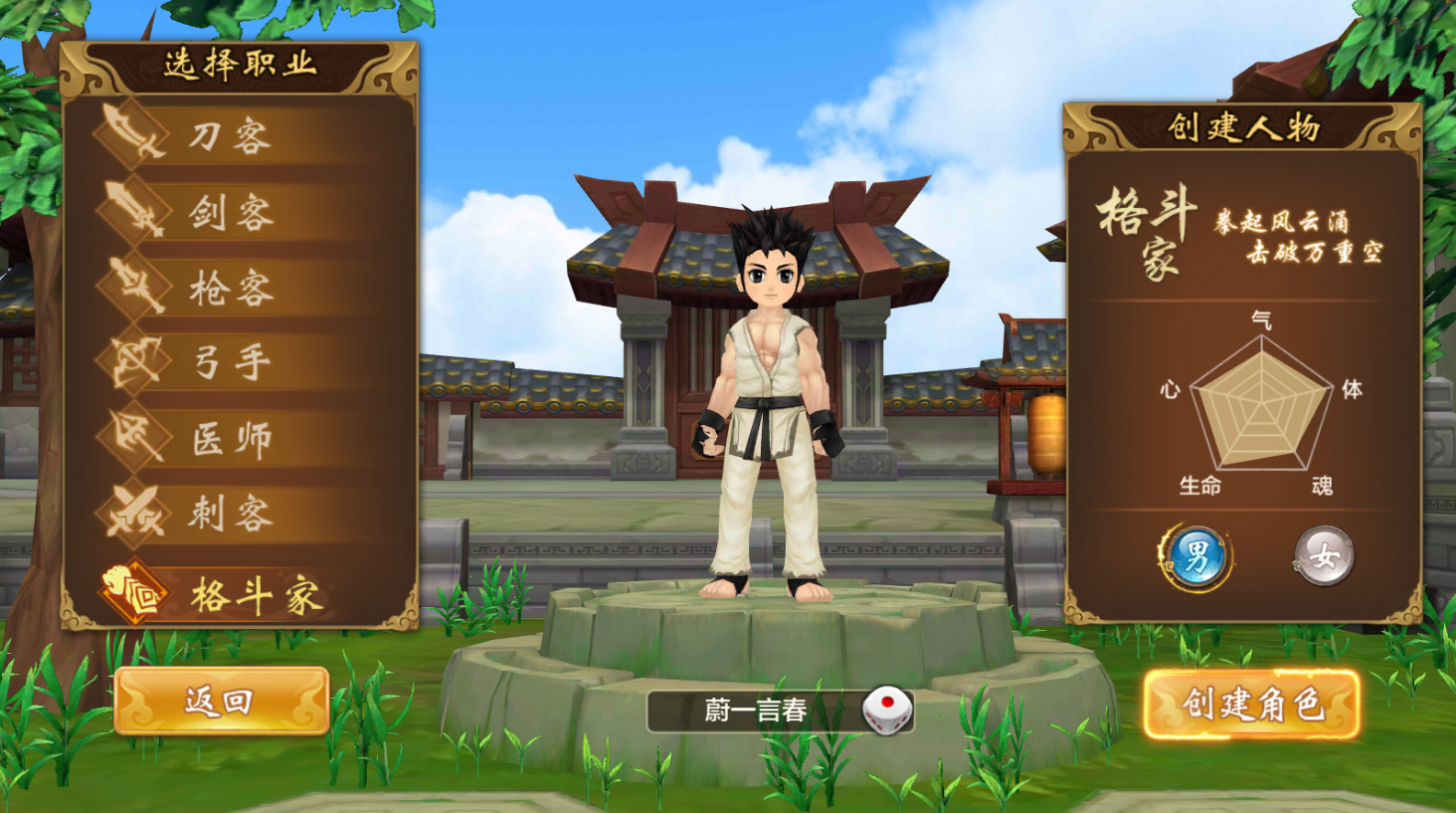Click the 返回 back button

pos(222,702)
